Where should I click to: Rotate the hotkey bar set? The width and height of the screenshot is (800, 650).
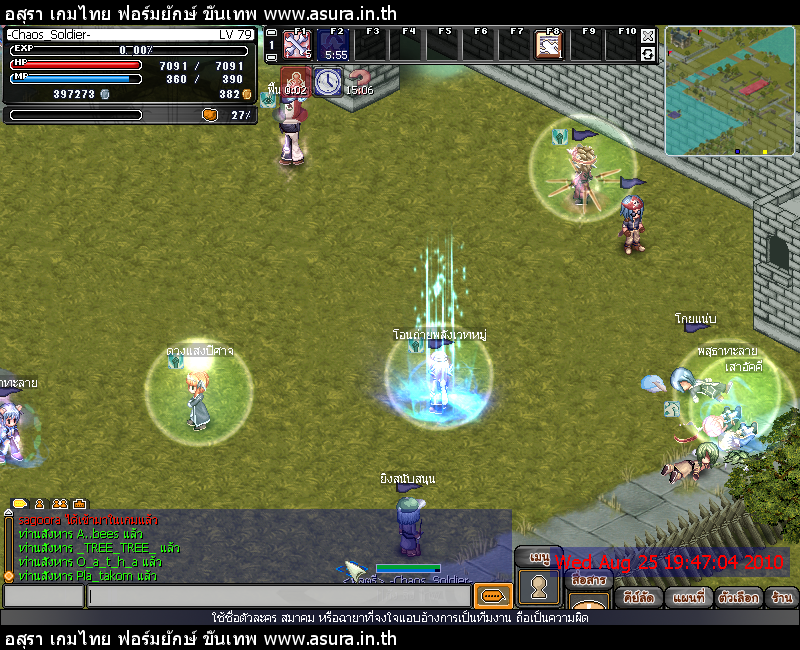pyautogui.click(x=648, y=53)
